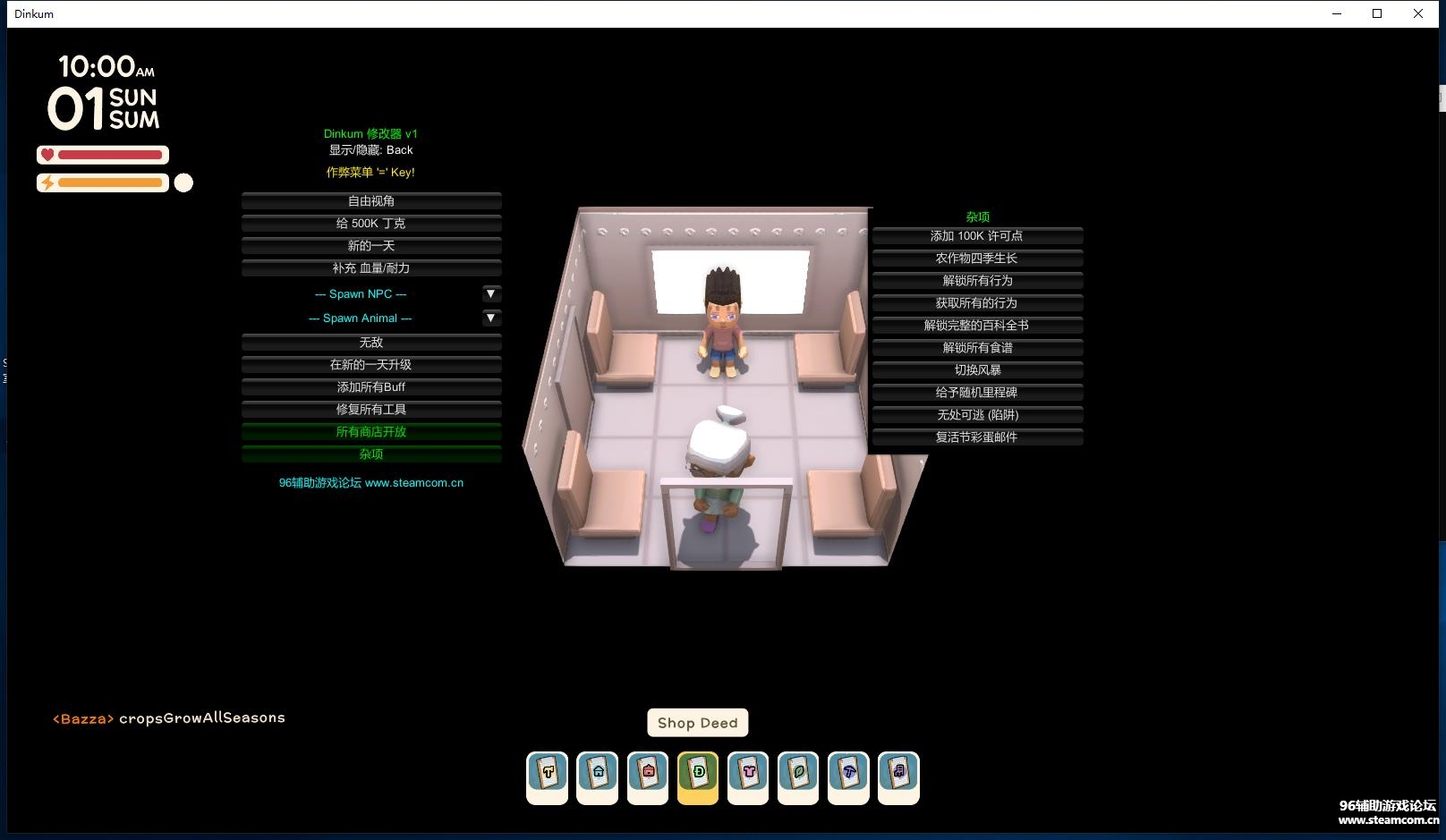Choose the 修复所有工具 repair tools button
Image resolution: width=1446 pixels, height=840 pixels.
tap(371, 410)
